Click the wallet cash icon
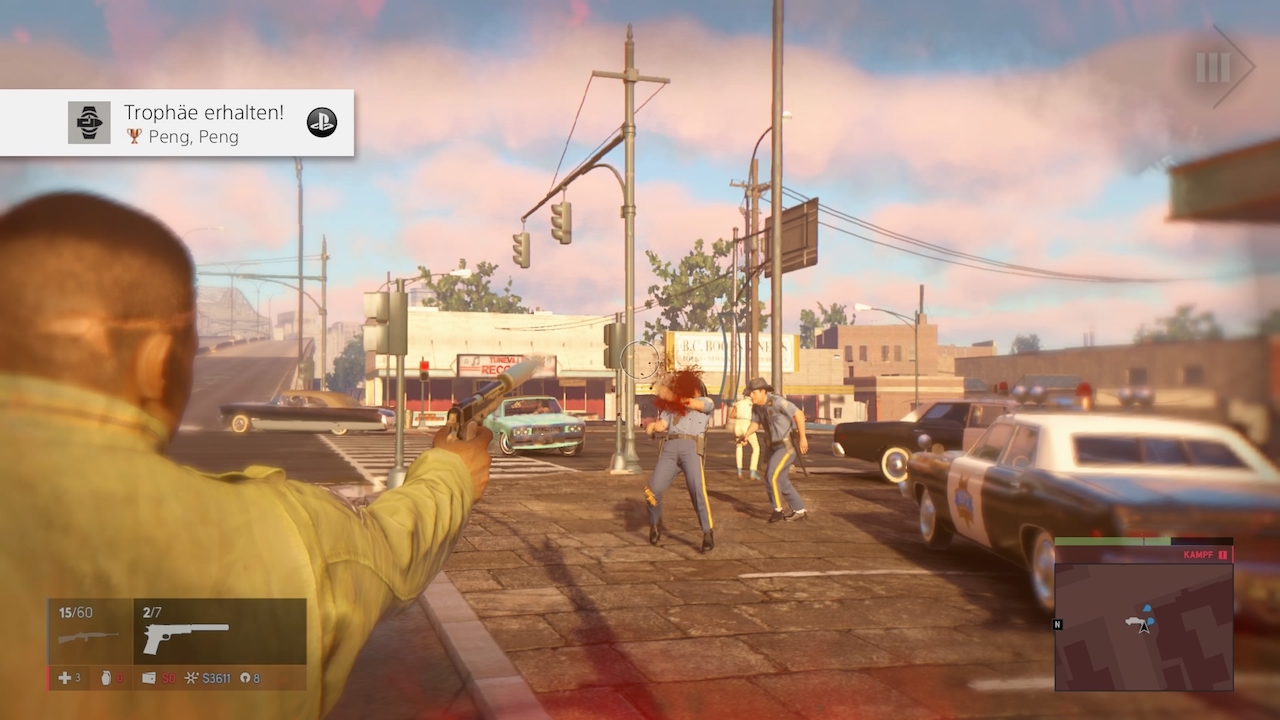This screenshot has height=720, width=1280. (149, 678)
